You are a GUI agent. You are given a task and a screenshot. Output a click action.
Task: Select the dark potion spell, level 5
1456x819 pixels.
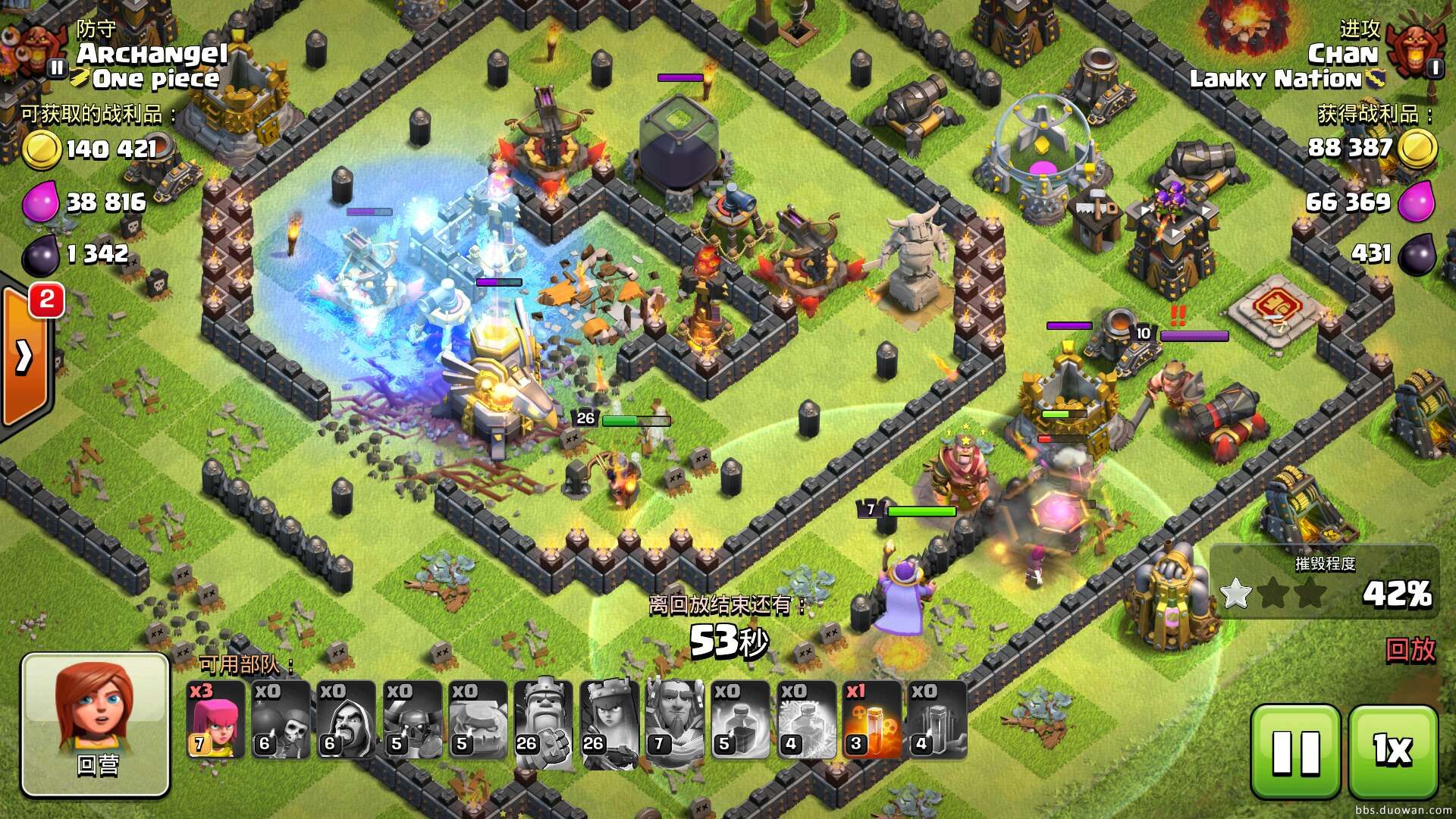(741, 720)
